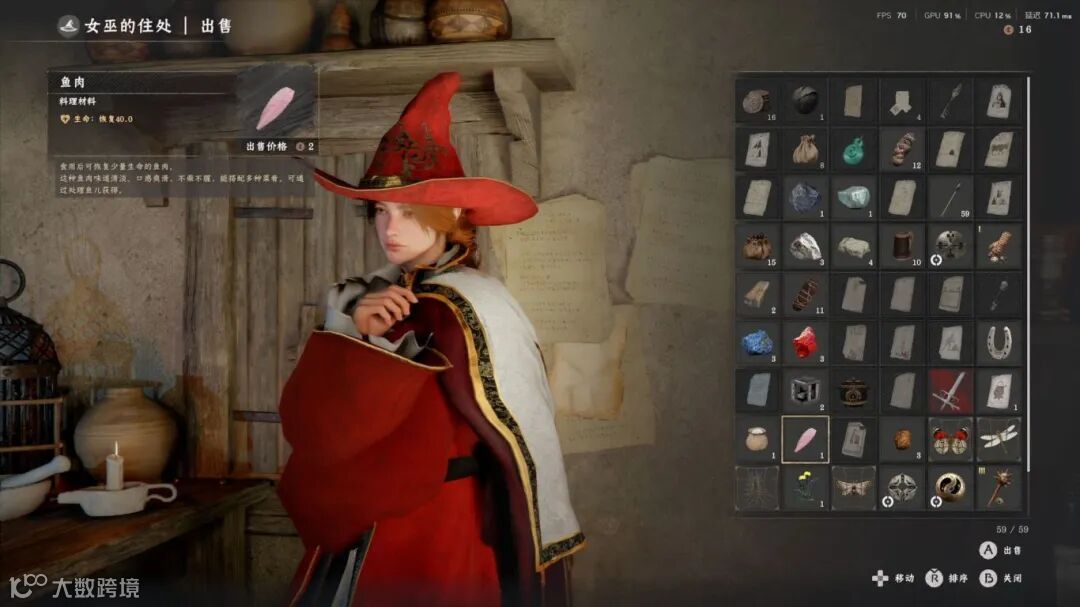Screen dimensions: 1080x607
Task: Pick the teal gemstone slot
Action: coord(853,197)
